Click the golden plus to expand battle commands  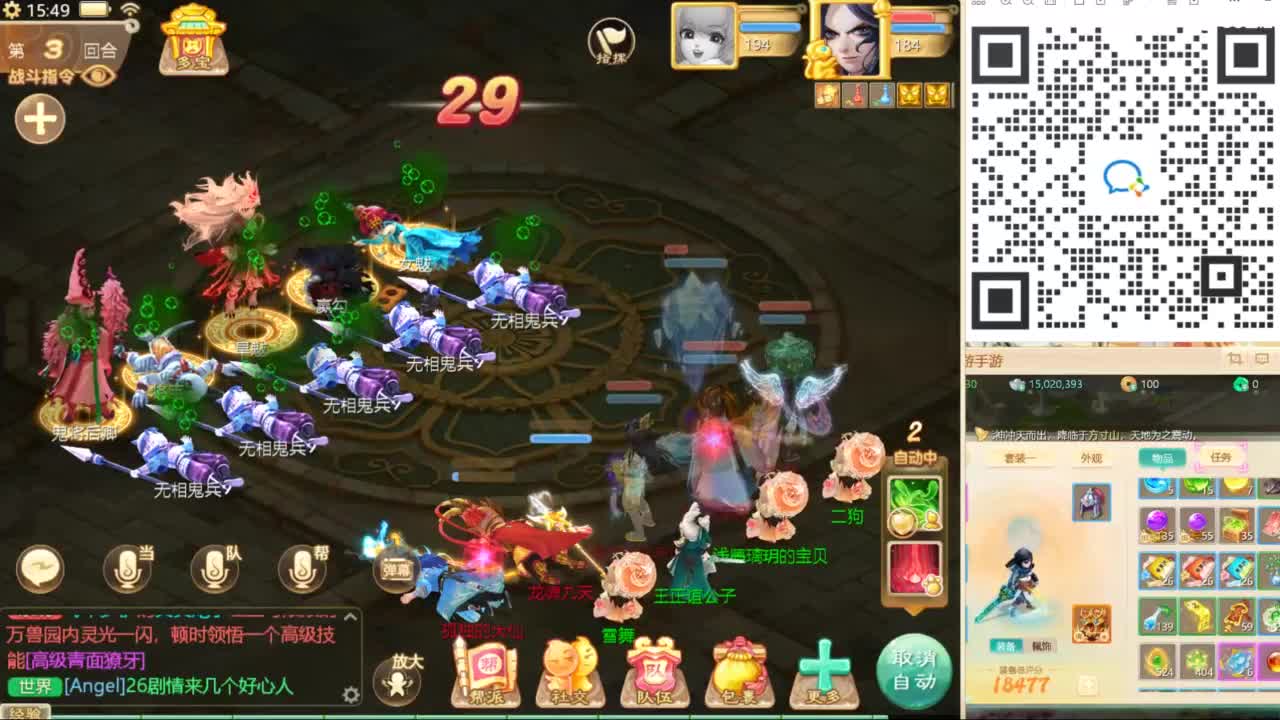coord(38,120)
